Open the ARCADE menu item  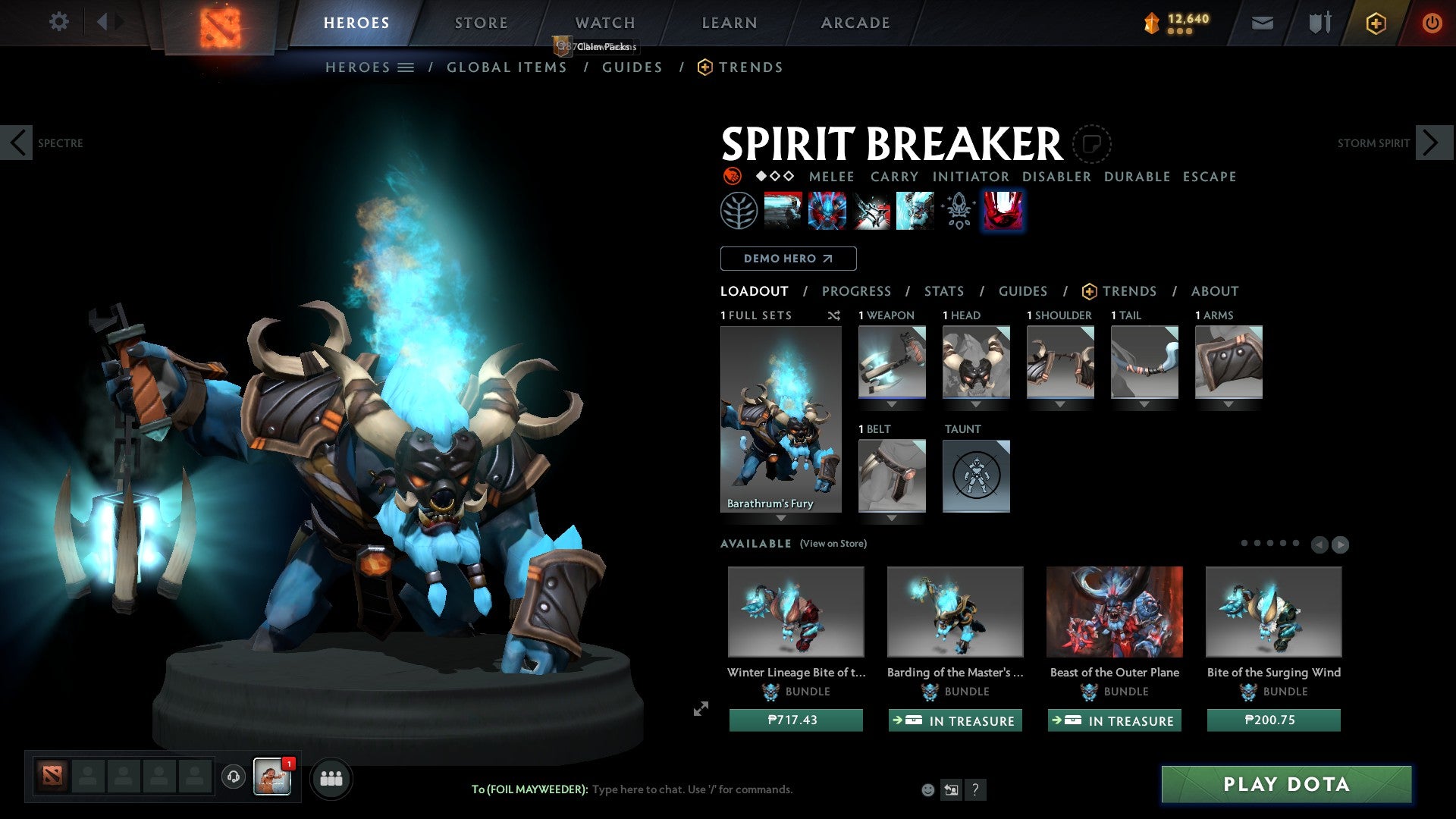[x=855, y=23]
